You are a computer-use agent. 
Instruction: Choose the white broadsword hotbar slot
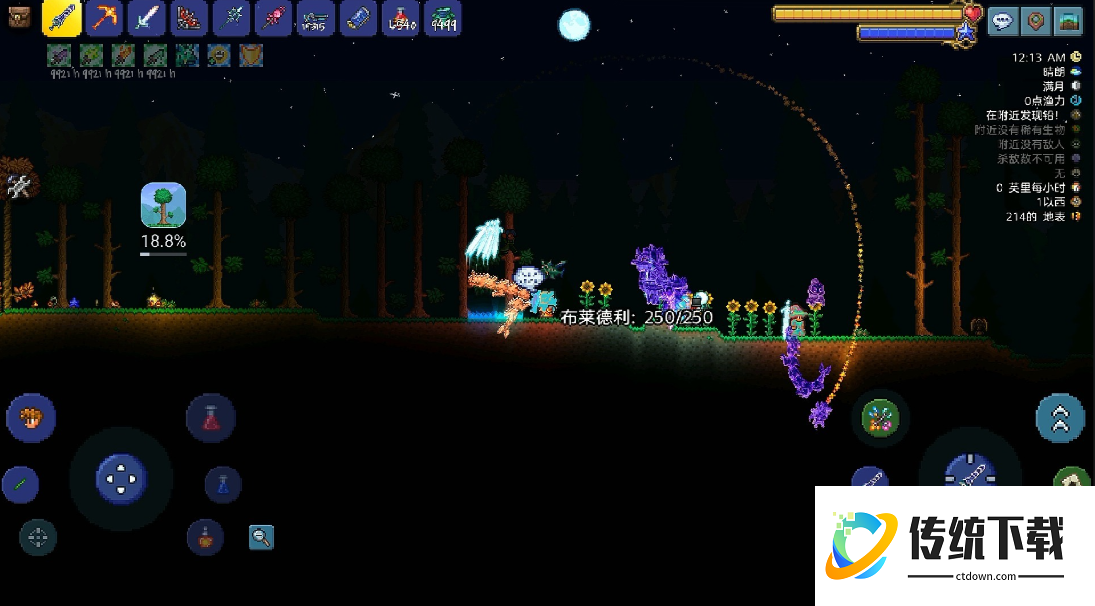pyautogui.click(x=146, y=18)
